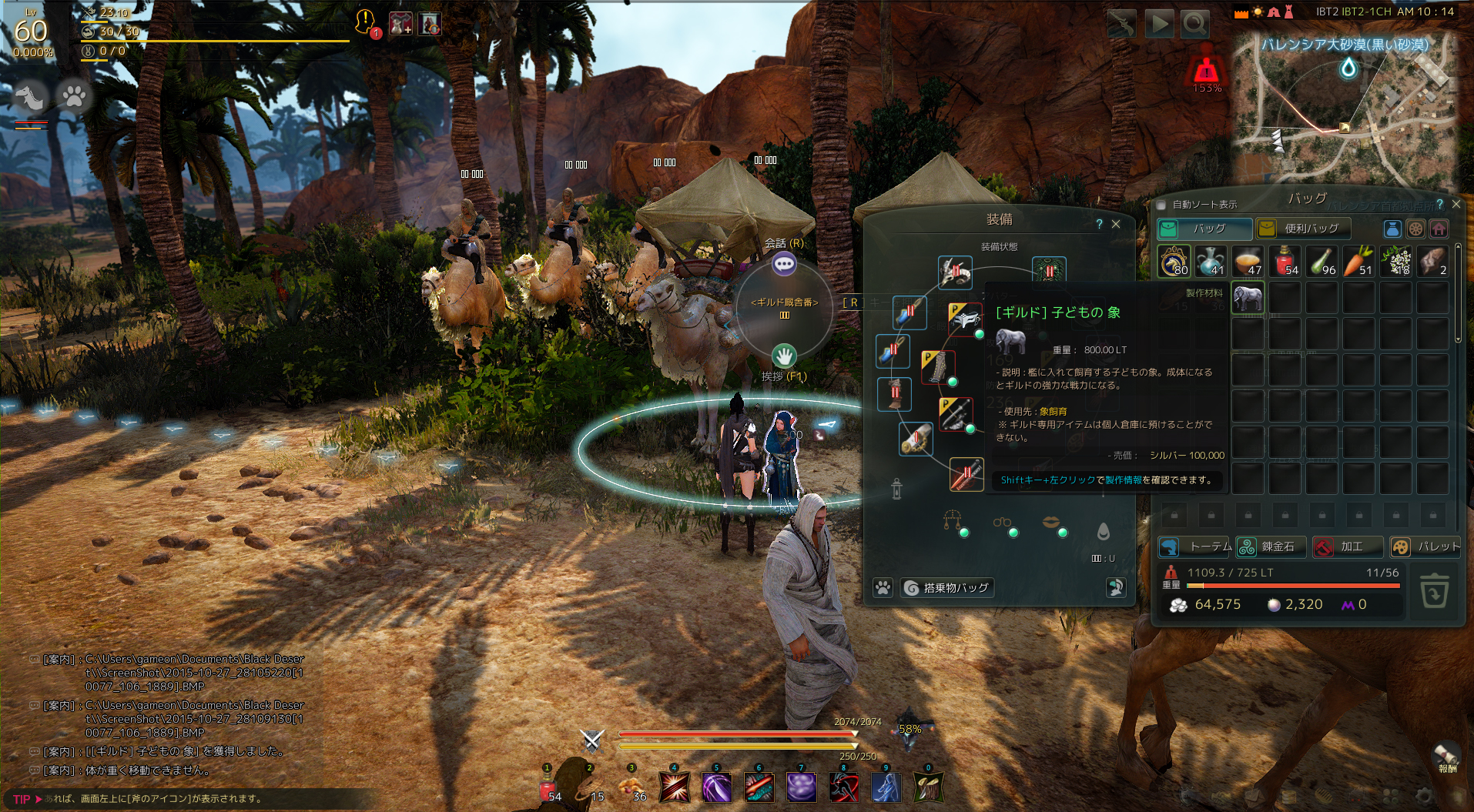
Task: Open the 搭乗物バッグ mount bag
Action: point(947,588)
